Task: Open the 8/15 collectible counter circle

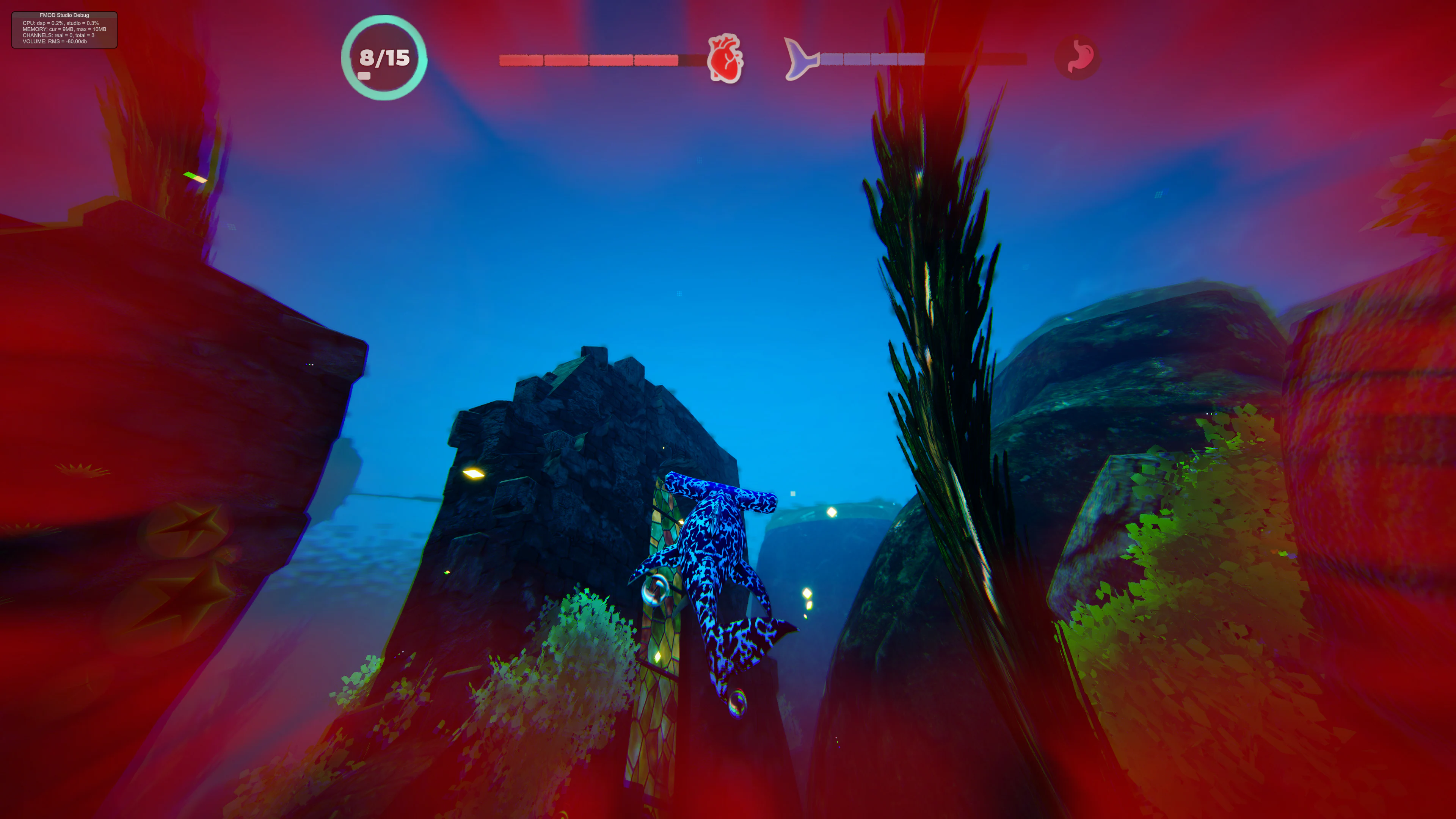Action: 384,58
